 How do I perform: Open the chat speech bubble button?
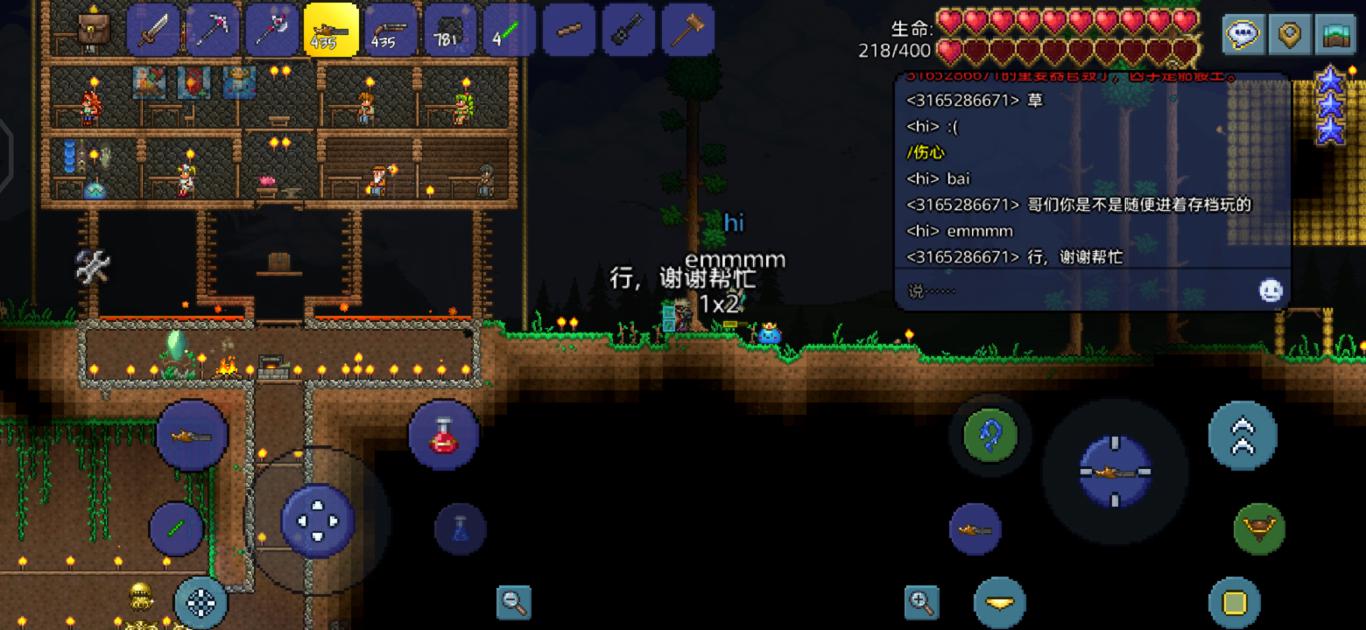(x=1243, y=36)
